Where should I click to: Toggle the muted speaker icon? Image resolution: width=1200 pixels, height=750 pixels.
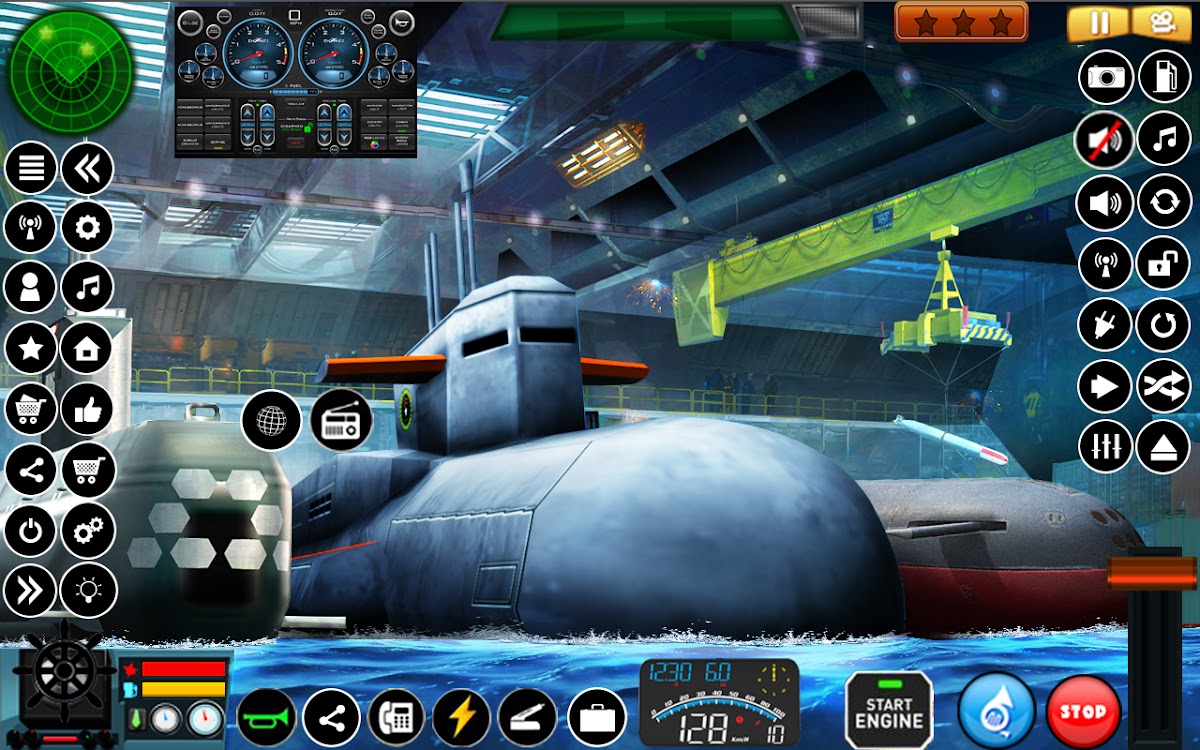pos(1105,140)
